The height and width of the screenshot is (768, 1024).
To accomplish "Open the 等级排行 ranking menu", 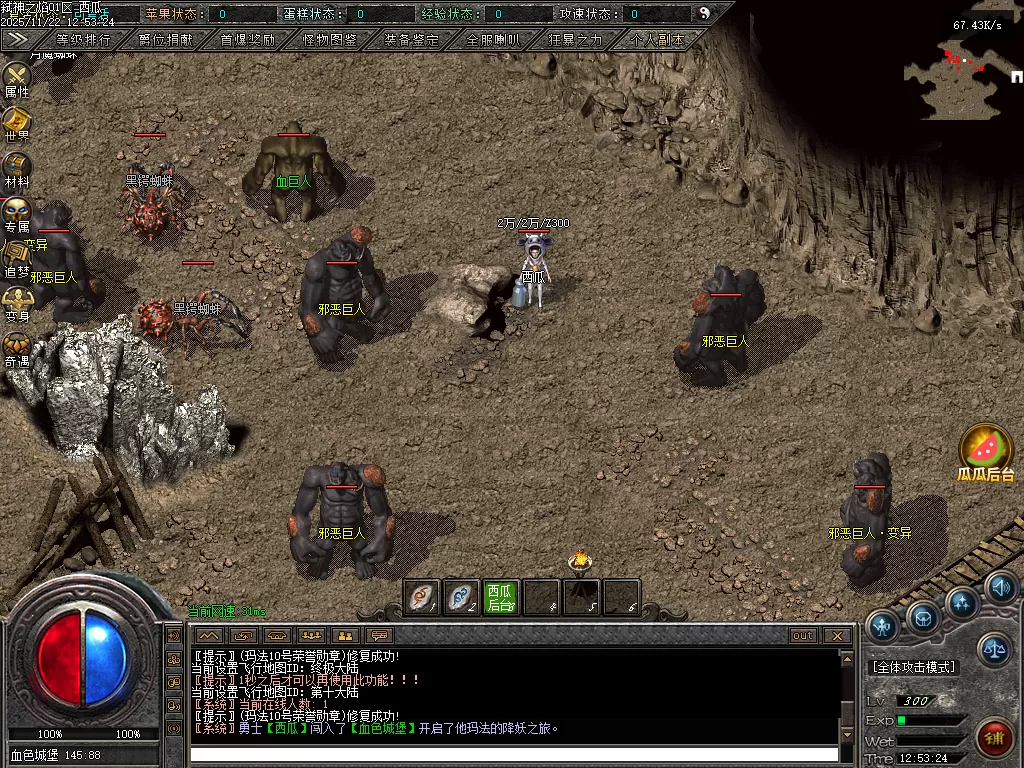I will click(84, 40).
